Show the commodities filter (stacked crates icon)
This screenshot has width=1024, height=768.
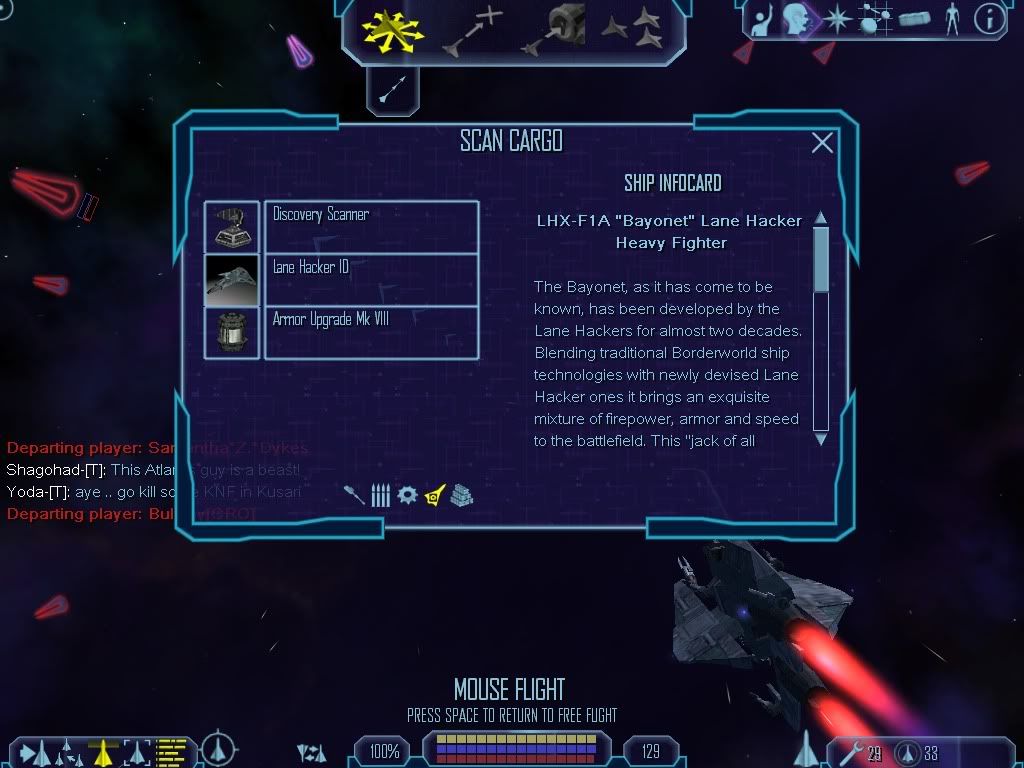460,494
